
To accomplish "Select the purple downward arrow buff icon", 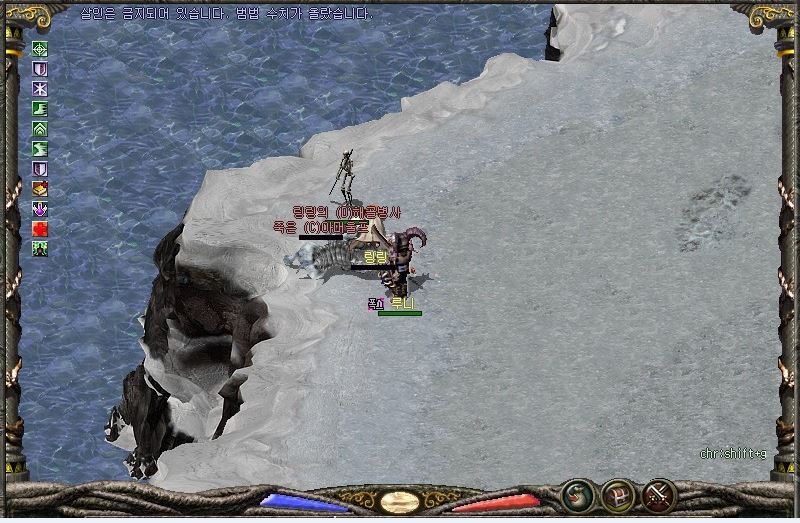I will coord(40,209).
